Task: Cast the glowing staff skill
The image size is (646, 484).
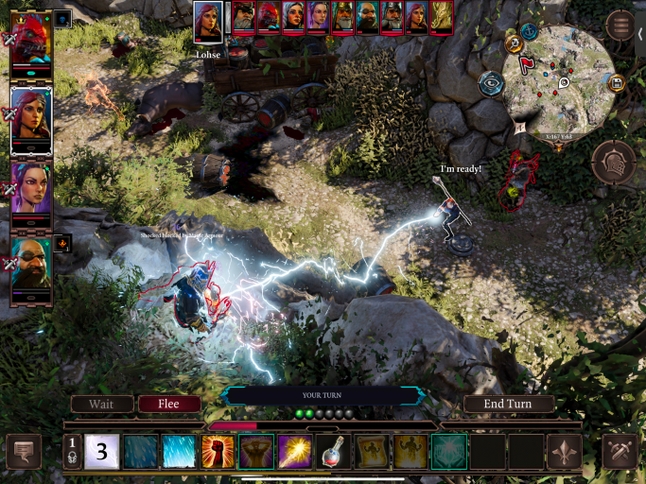Action: [295, 451]
